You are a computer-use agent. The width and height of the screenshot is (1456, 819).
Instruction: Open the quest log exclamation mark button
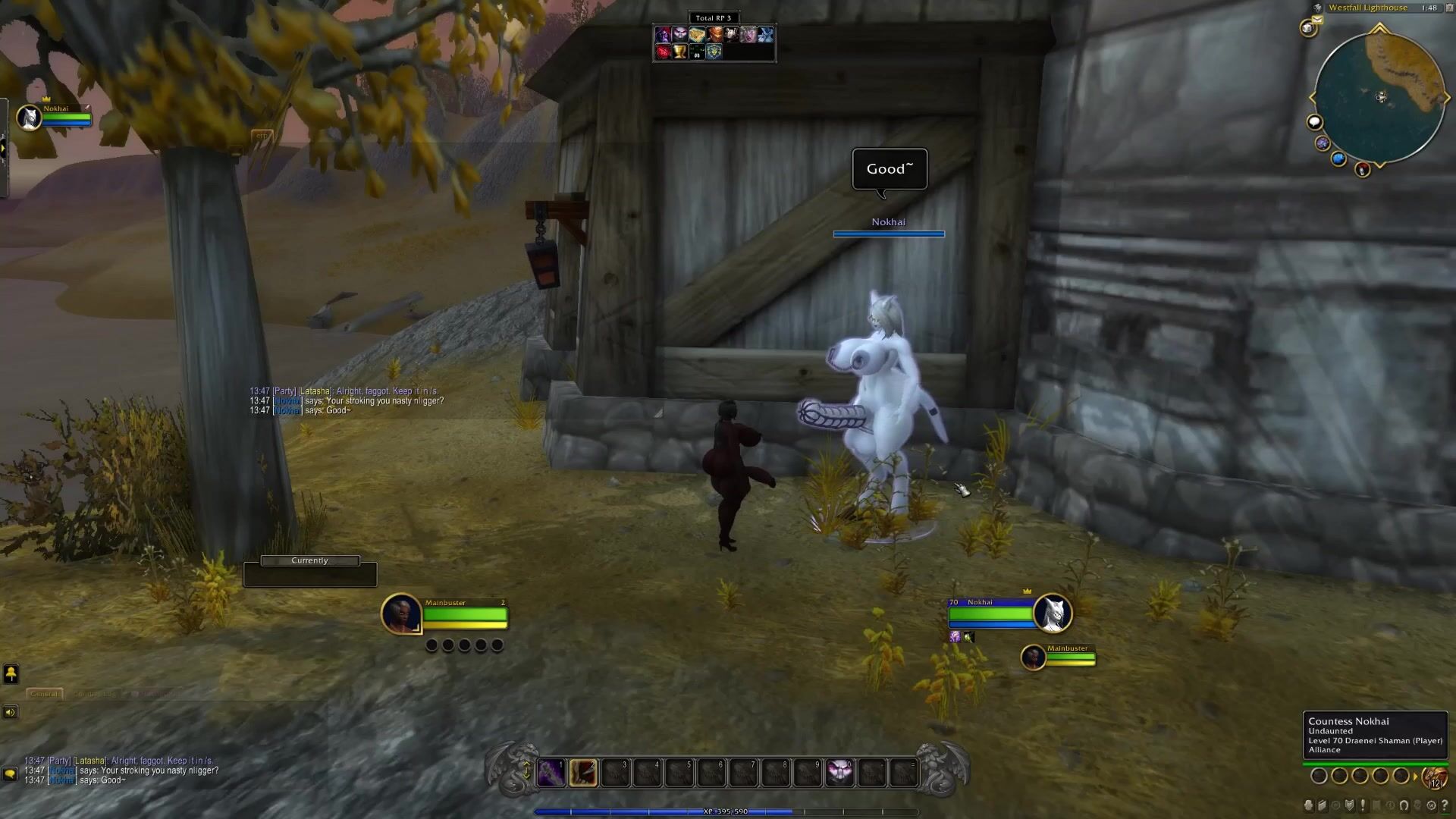(x=1363, y=805)
